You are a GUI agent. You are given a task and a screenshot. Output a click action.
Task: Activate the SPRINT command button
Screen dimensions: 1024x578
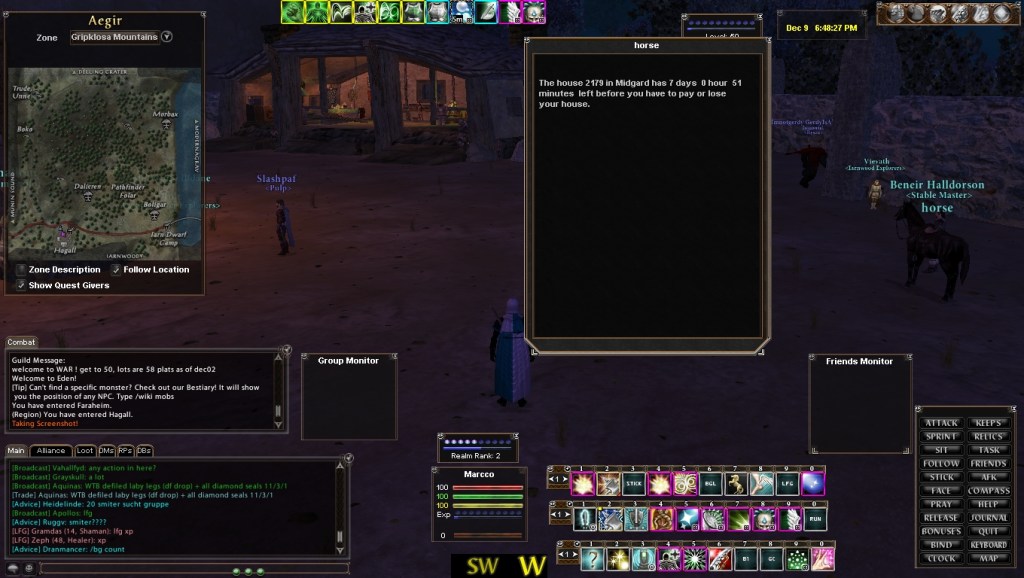[x=942, y=437]
